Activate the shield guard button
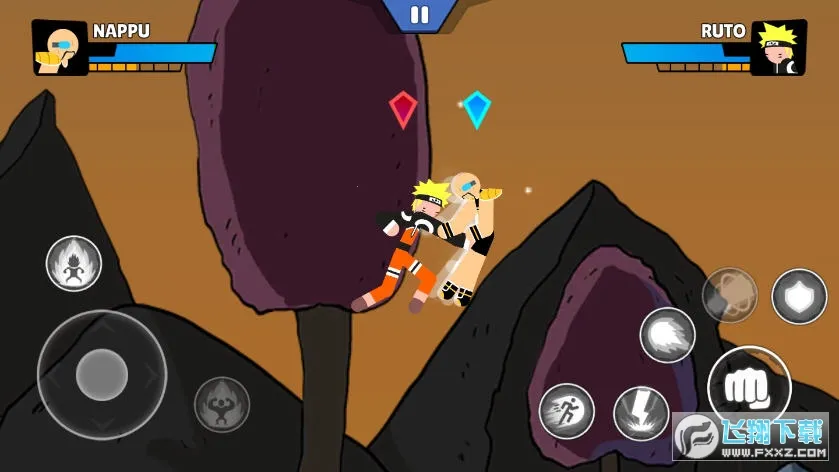 [x=798, y=296]
